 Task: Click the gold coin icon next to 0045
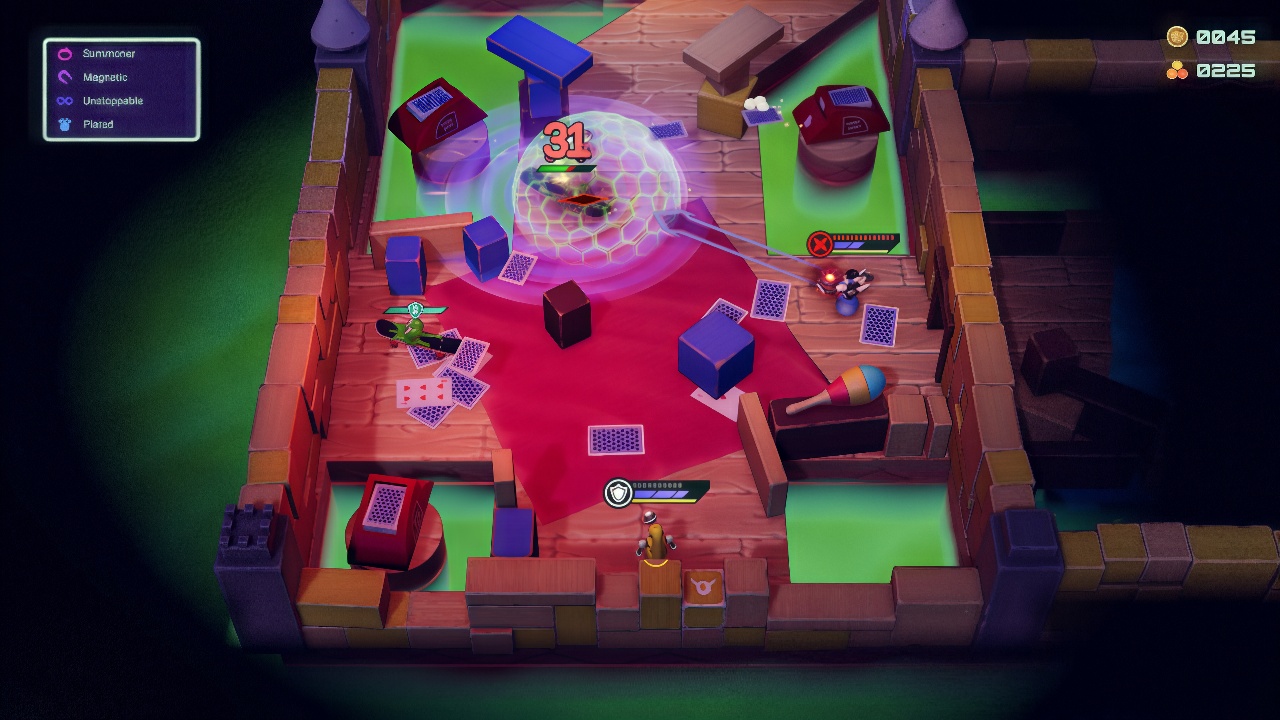(x=1180, y=37)
